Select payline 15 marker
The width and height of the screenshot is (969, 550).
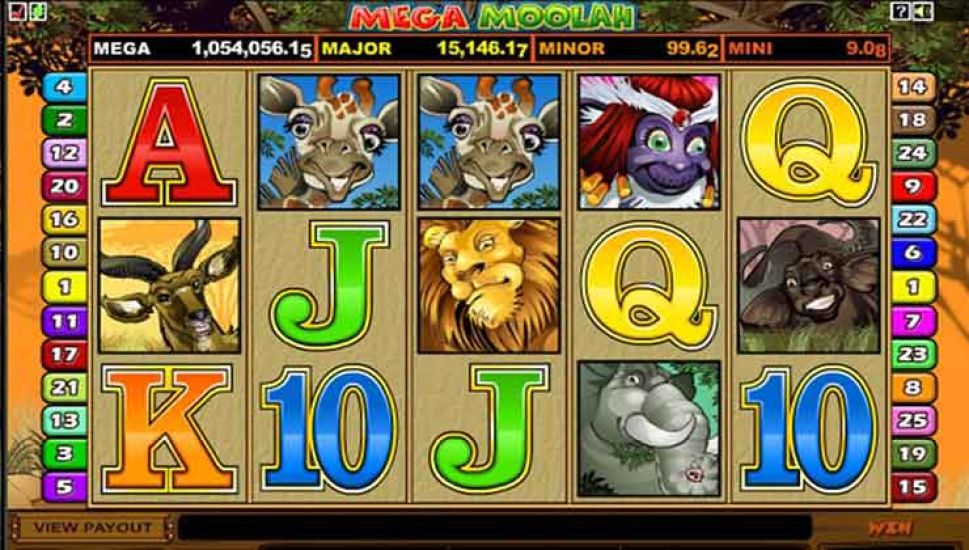click(912, 488)
